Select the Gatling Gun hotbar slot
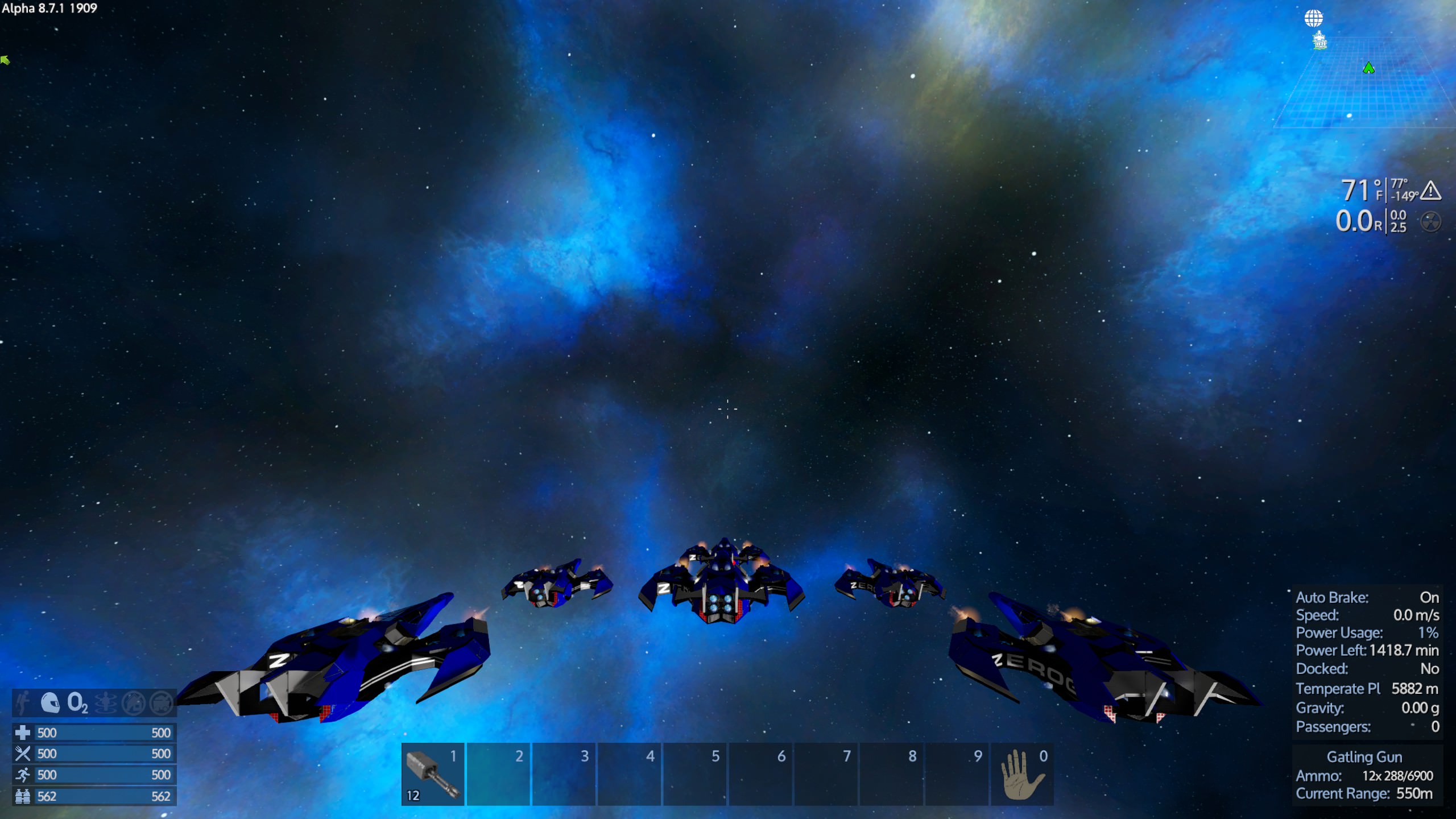The height and width of the screenshot is (819, 1456). [433, 774]
